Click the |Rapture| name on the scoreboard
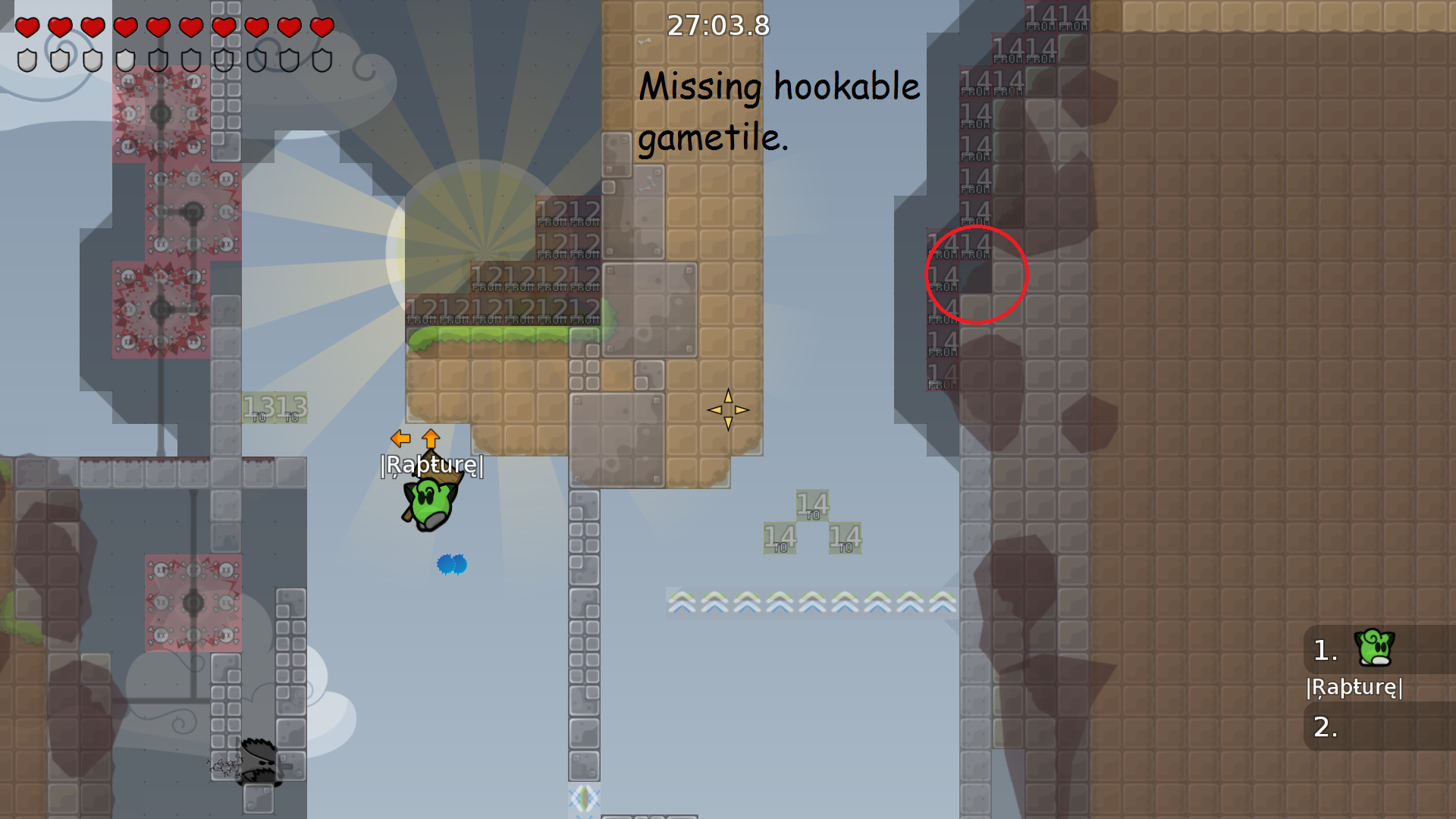The image size is (1456, 819). pyautogui.click(x=1353, y=689)
